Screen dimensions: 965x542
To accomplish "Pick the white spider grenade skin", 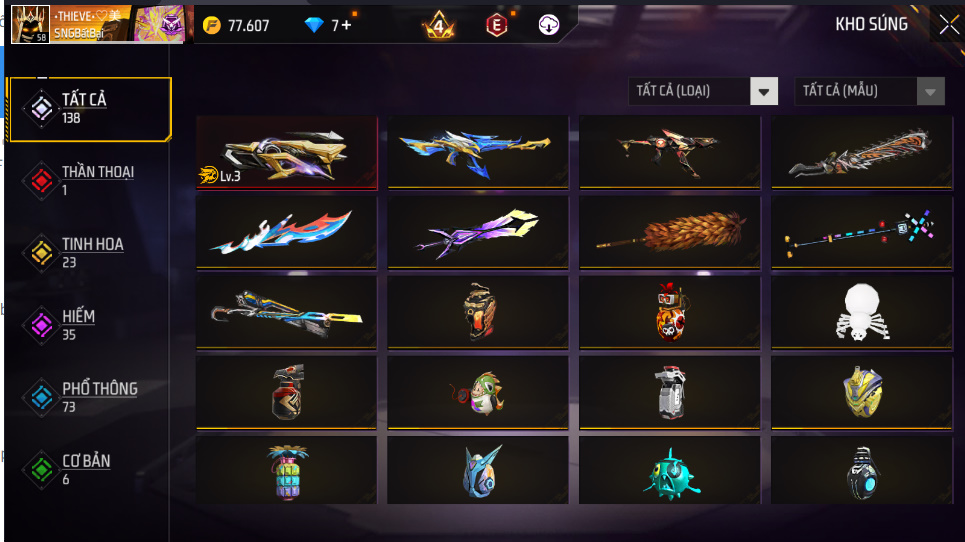I will coord(862,311).
